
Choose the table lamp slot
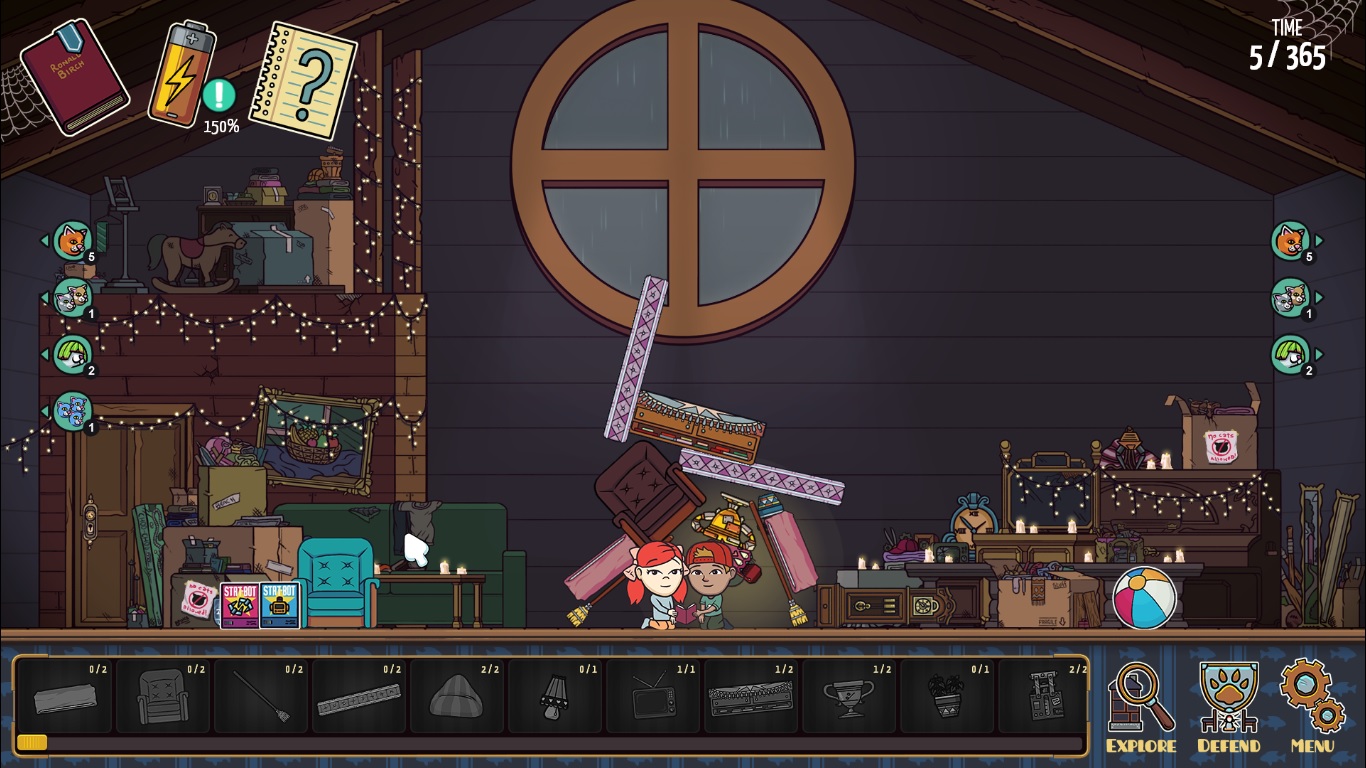554,696
